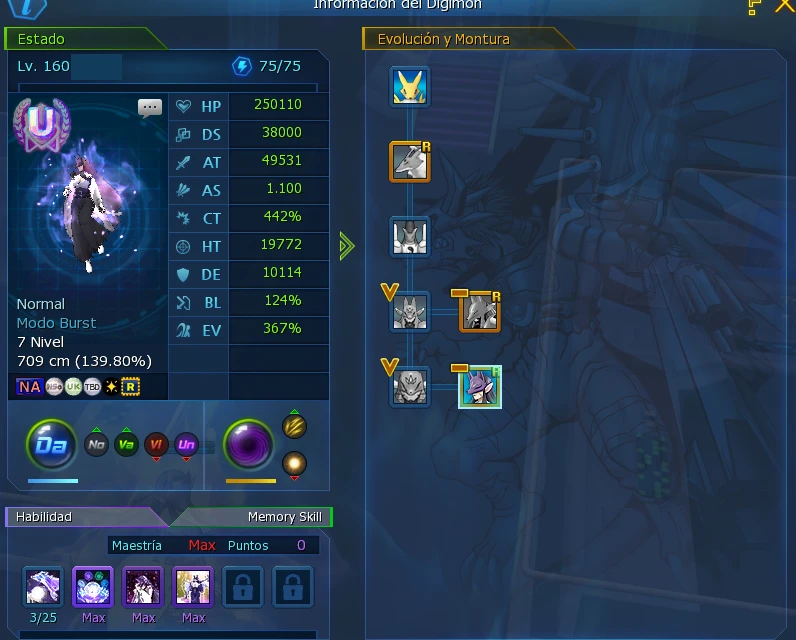The width and height of the screenshot is (796, 640).
Task: Click the green arrow beside the stats panel
Action: (347, 245)
